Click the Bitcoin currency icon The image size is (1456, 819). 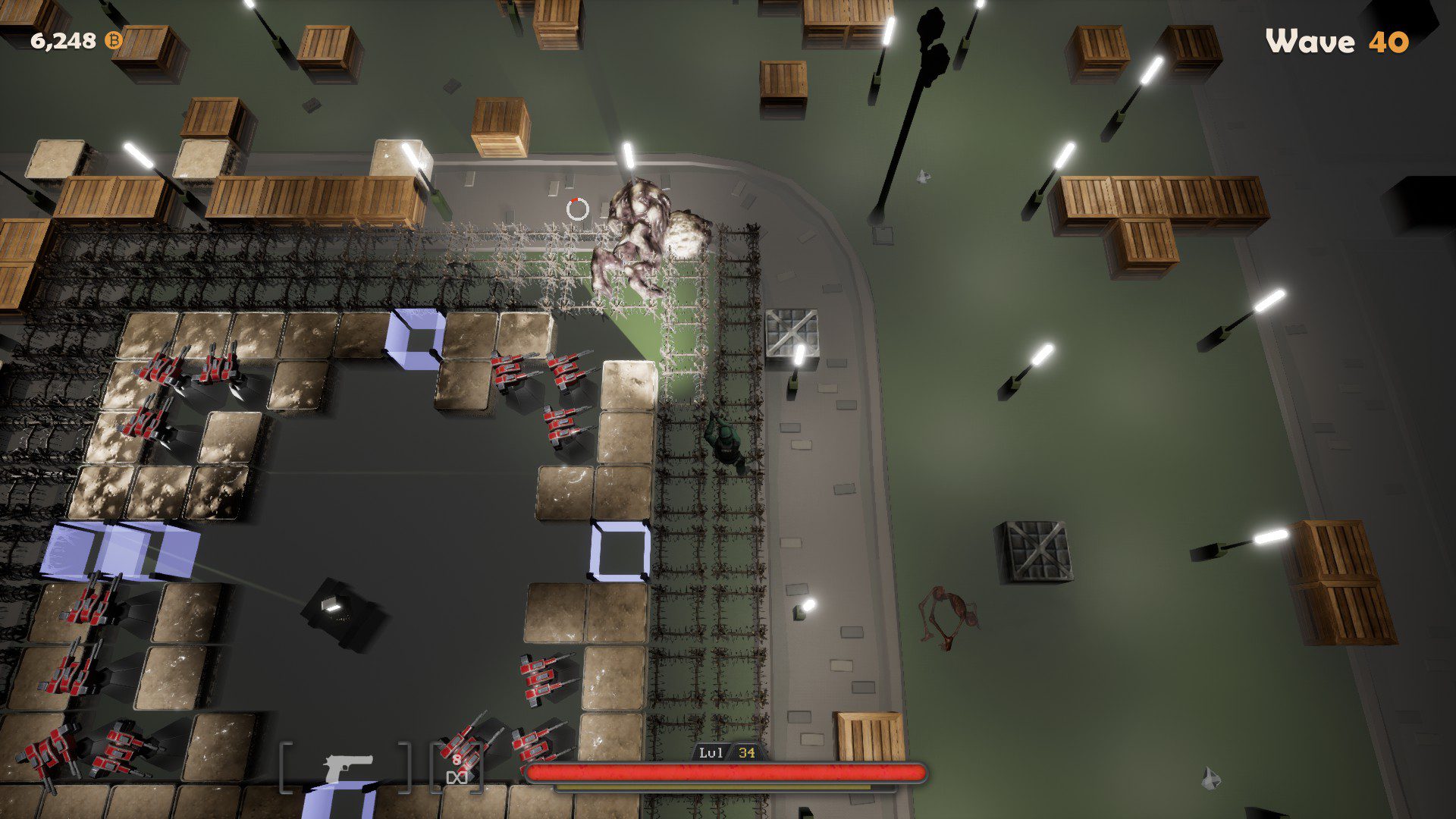click(112, 42)
